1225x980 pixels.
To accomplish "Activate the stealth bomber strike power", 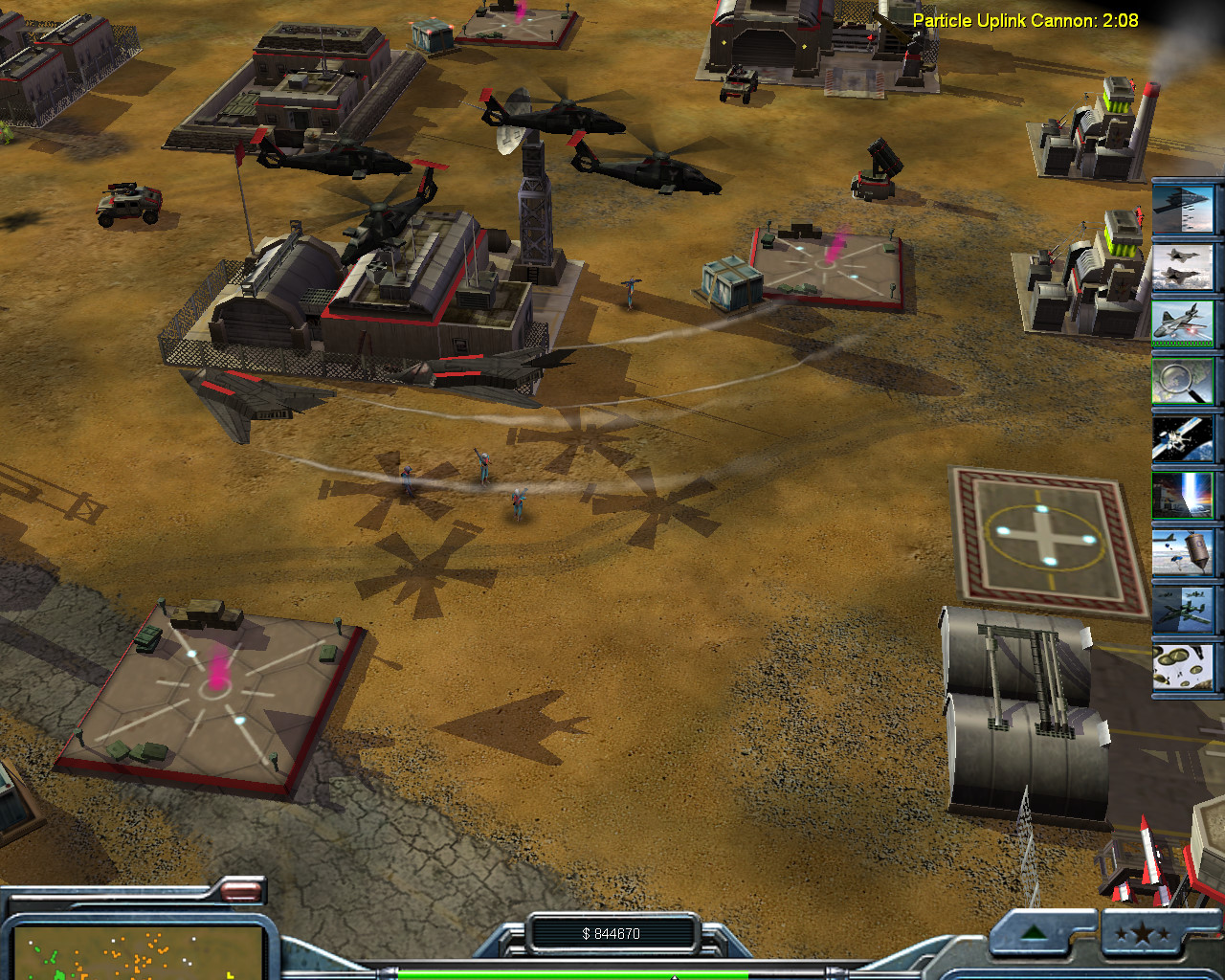I will point(1183,208).
